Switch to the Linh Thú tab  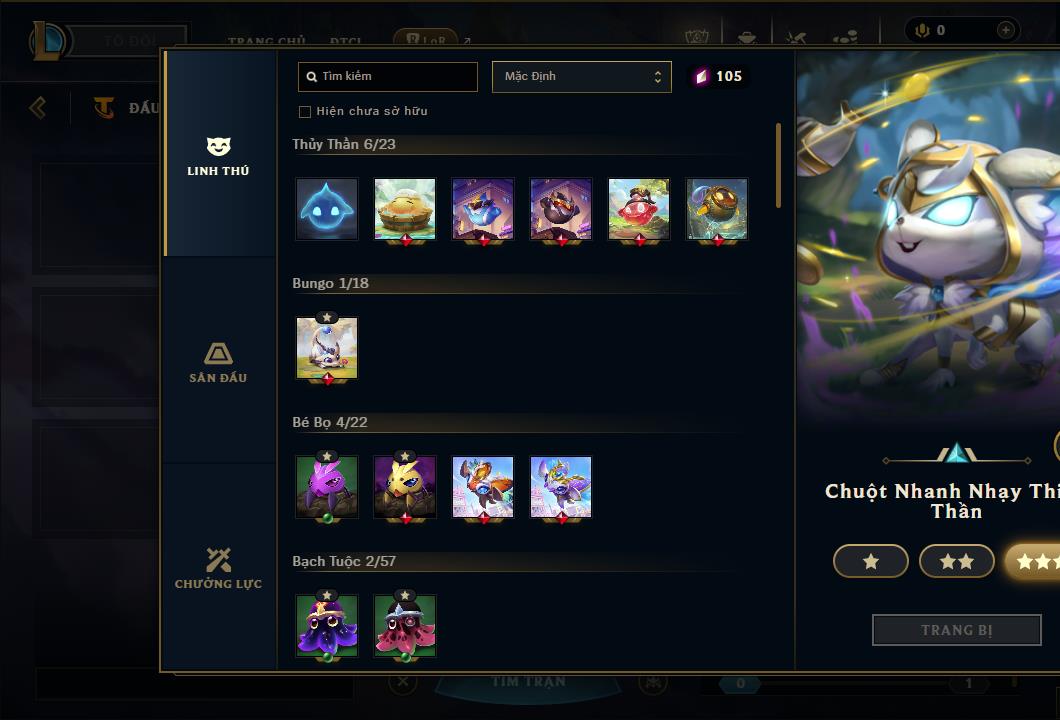point(218,156)
